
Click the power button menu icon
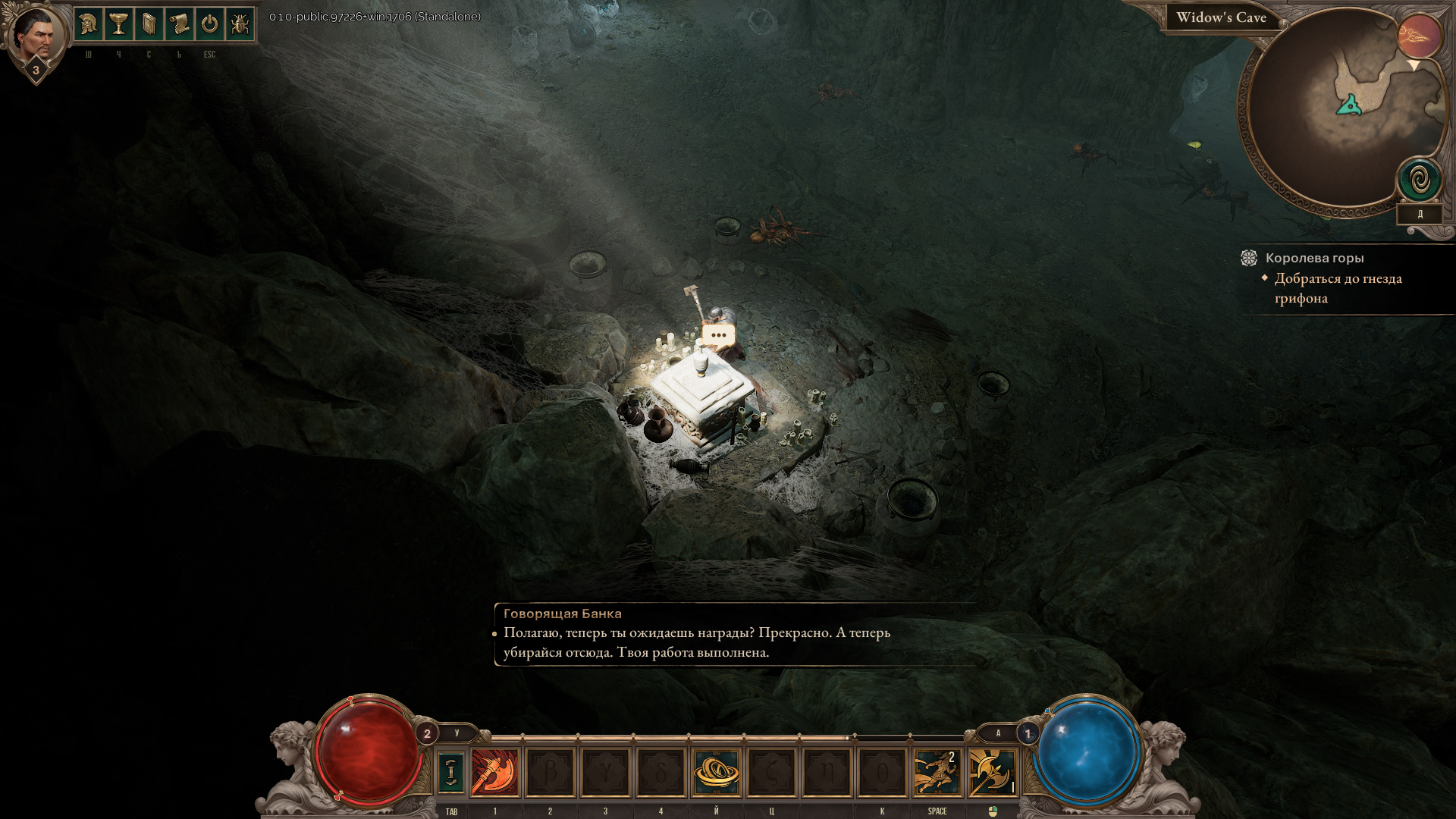[x=209, y=24]
